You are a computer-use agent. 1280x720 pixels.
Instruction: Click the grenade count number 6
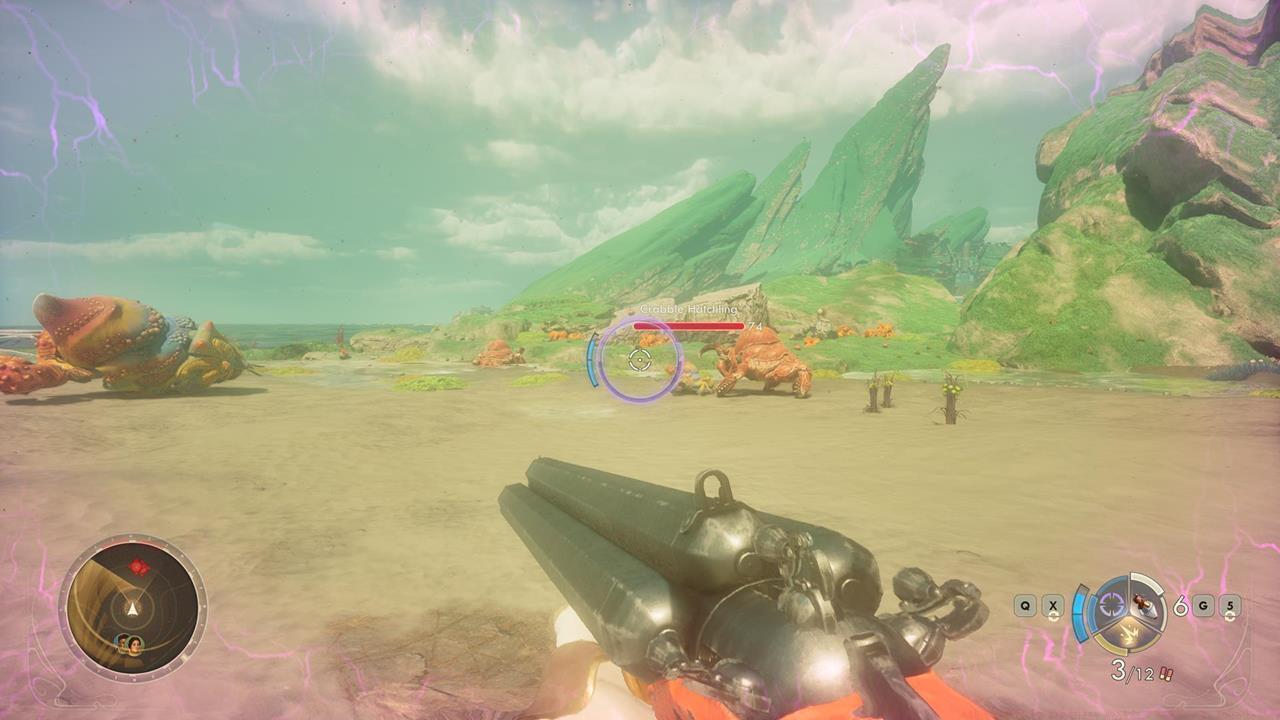pyautogui.click(x=1181, y=606)
